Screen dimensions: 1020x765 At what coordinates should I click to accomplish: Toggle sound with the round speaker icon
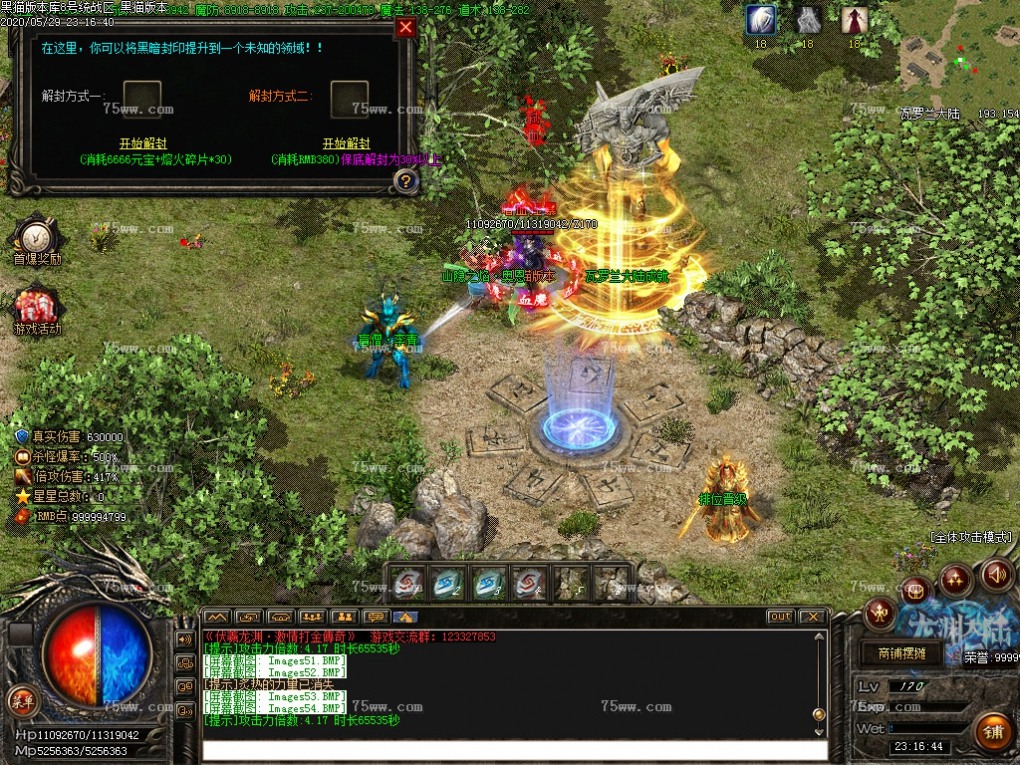pyautogui.click(x=996, y=575)
